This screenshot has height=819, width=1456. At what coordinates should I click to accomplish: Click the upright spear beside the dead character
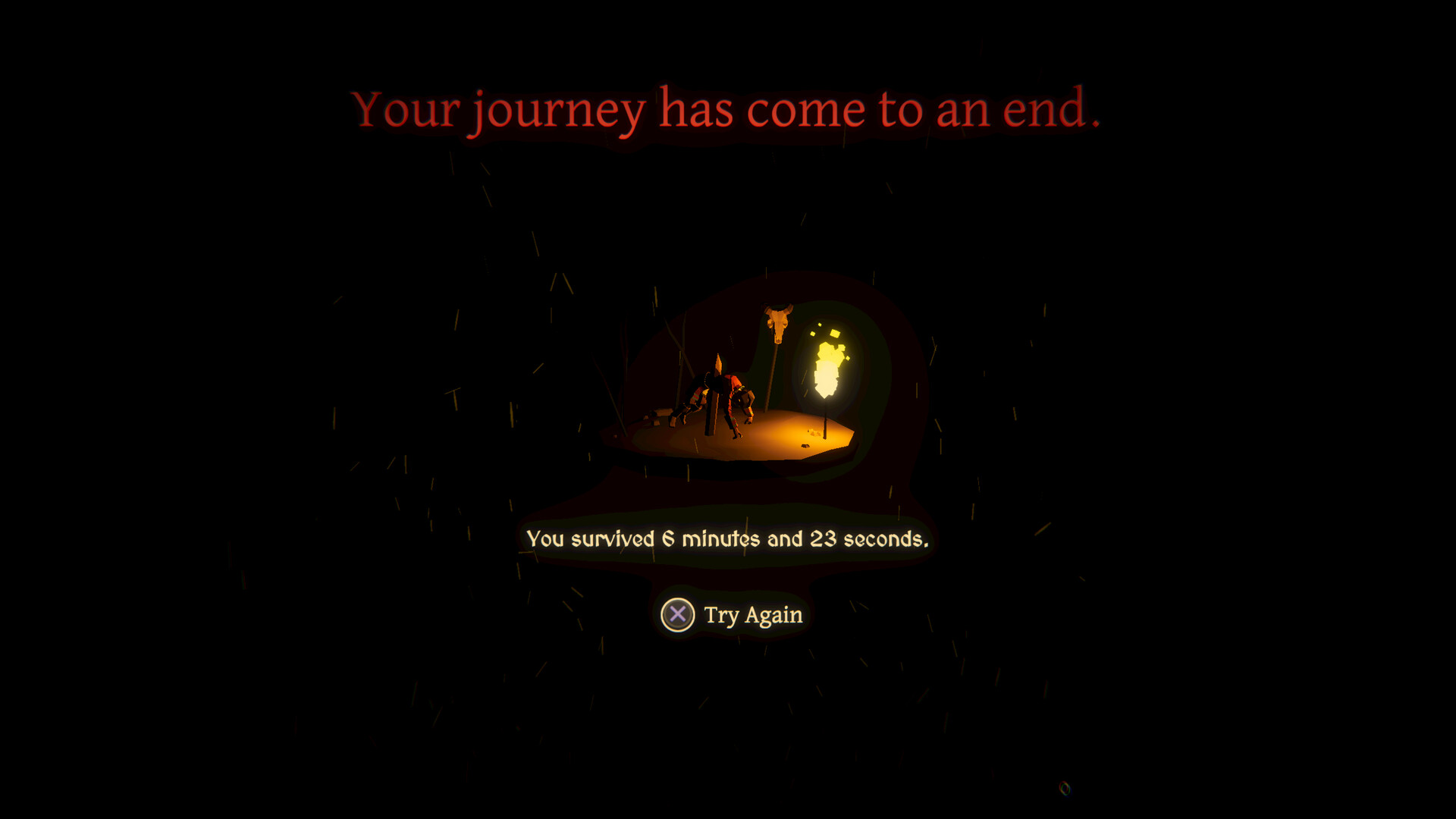coord(713,394)
